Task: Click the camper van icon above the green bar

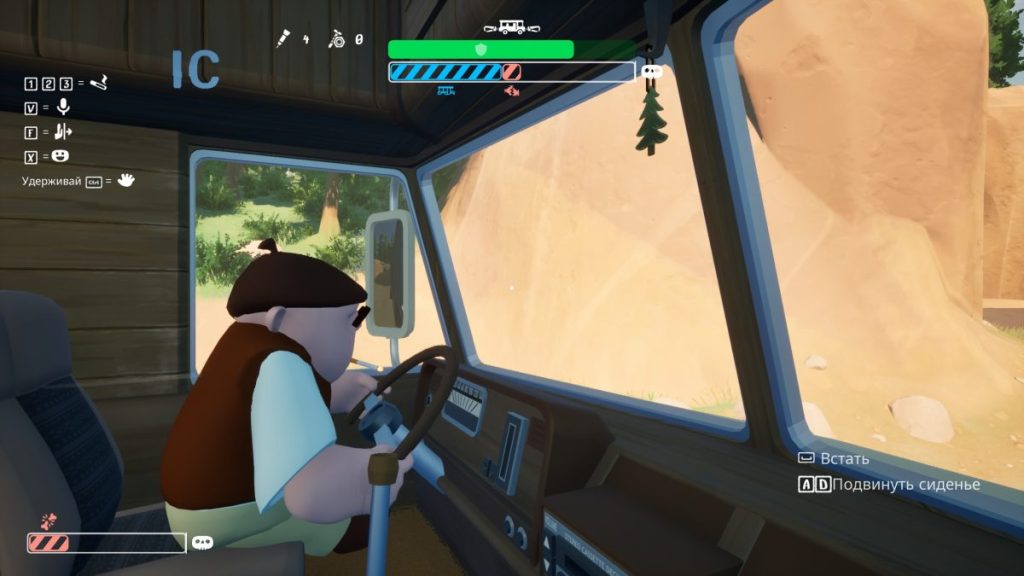Action: pos(511,27)
